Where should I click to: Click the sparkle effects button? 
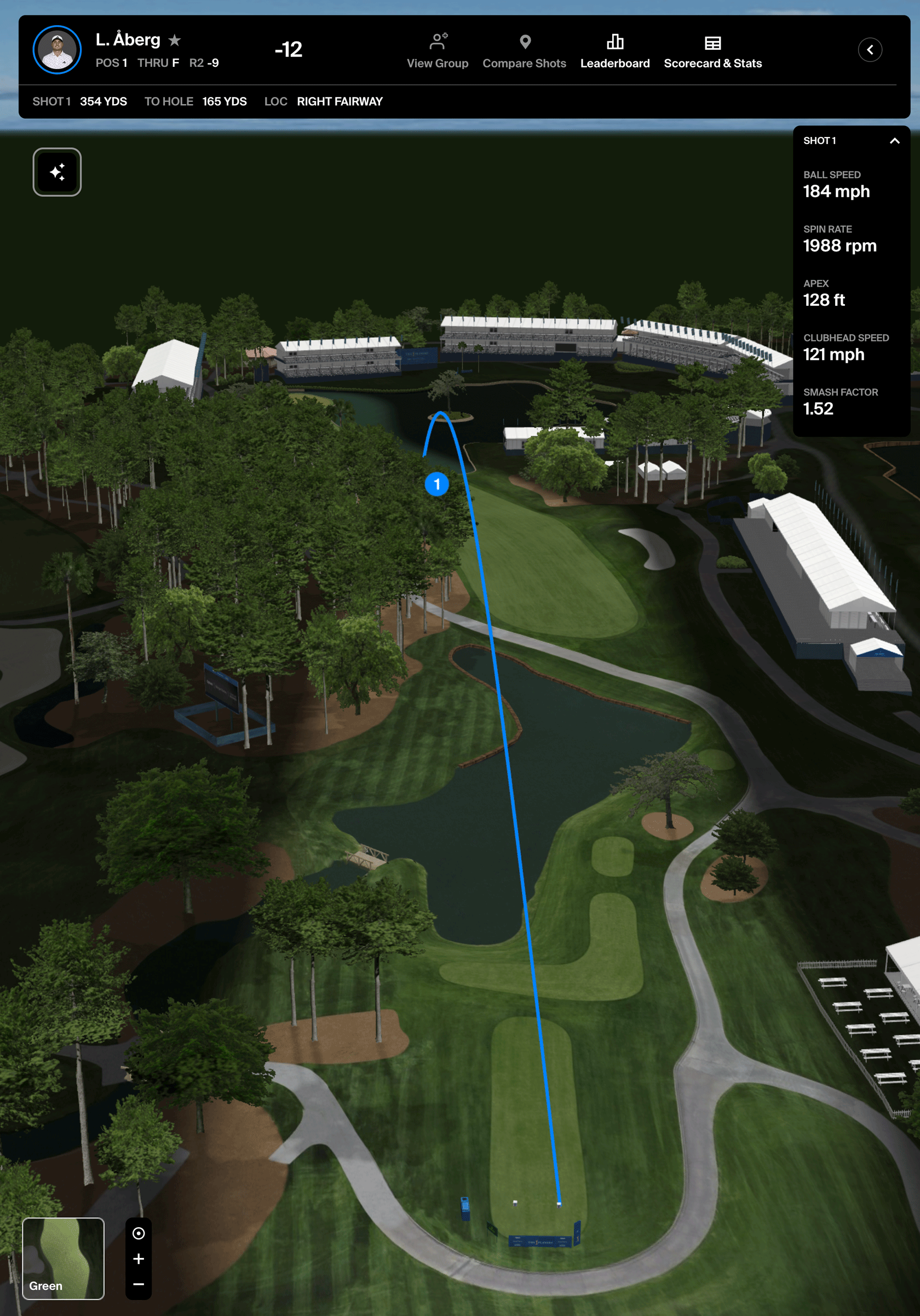point(58,172)
